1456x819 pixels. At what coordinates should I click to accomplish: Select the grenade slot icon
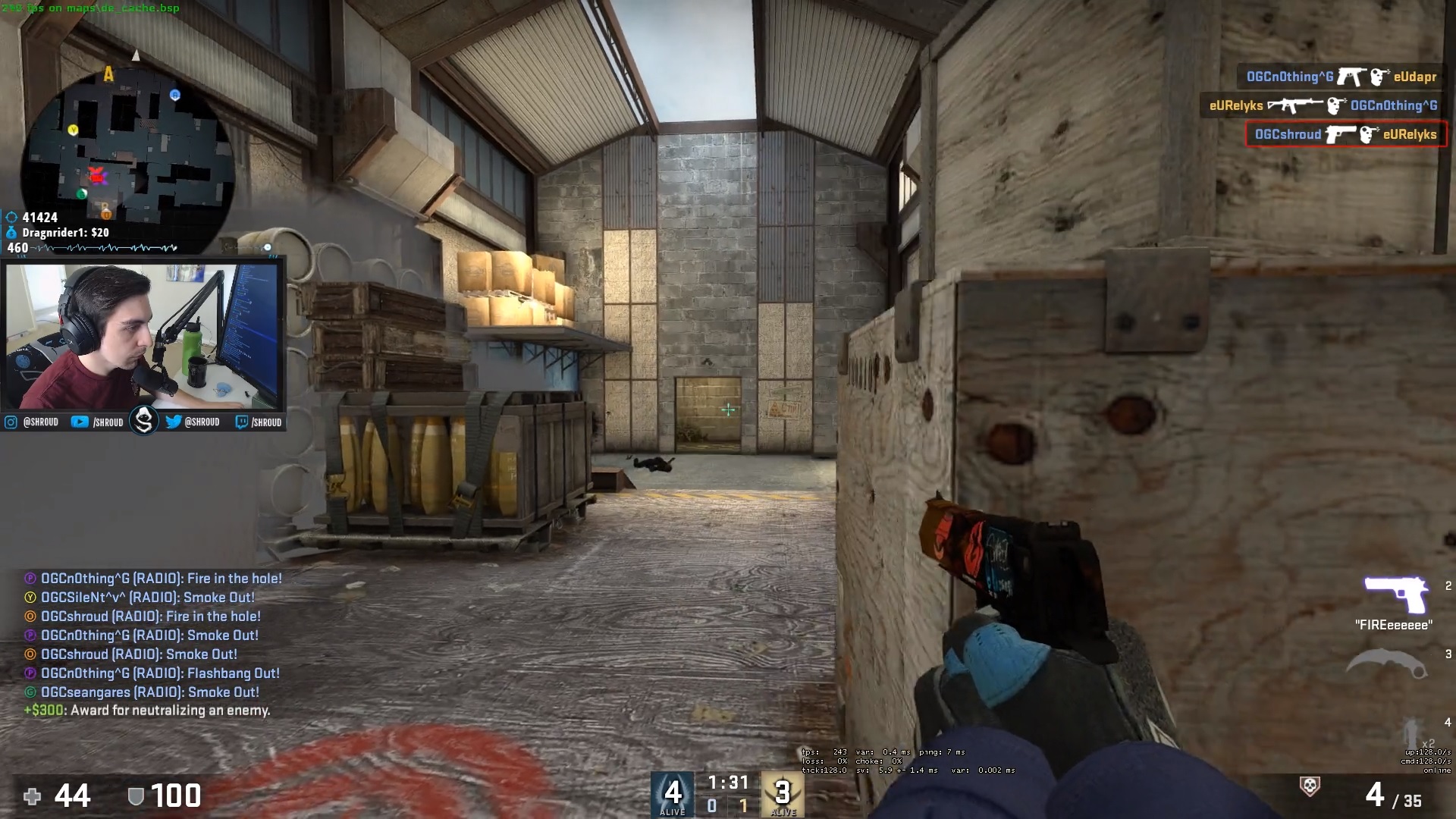tap(1410, 732)
